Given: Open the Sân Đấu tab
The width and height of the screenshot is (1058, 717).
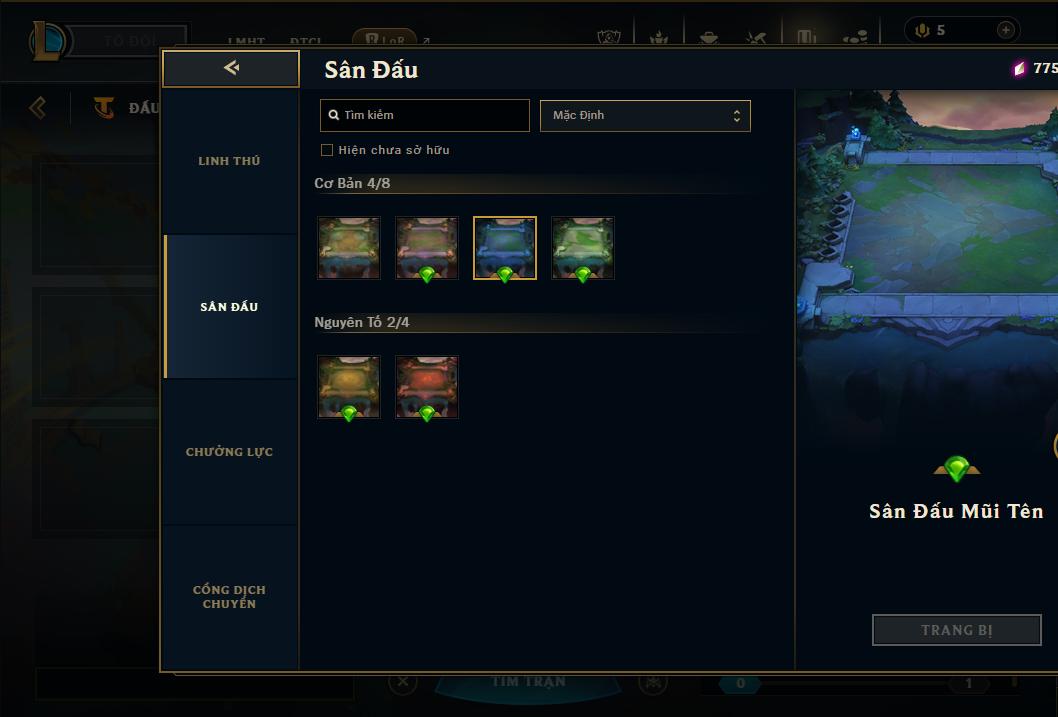Looking at the screenshot, I should click(x=229, y=307).
